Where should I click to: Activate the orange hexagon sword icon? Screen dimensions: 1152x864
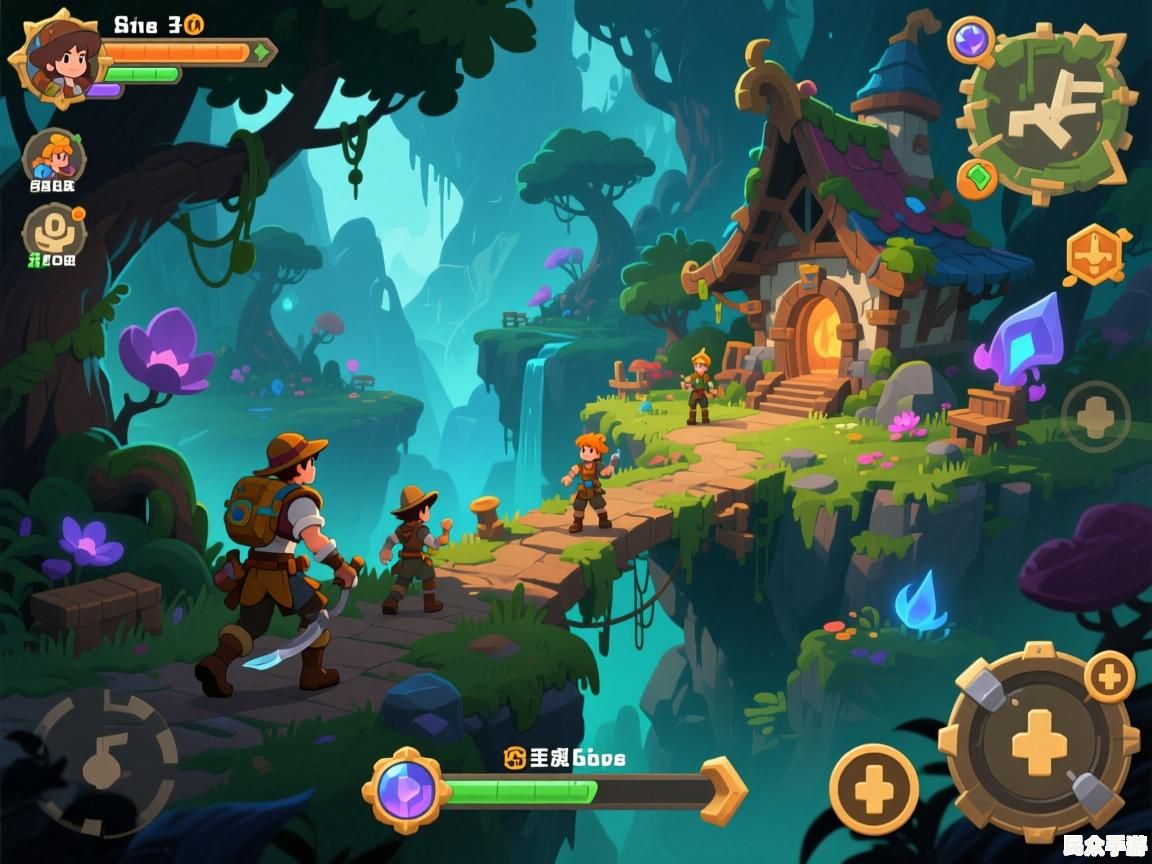[1094, 254]
